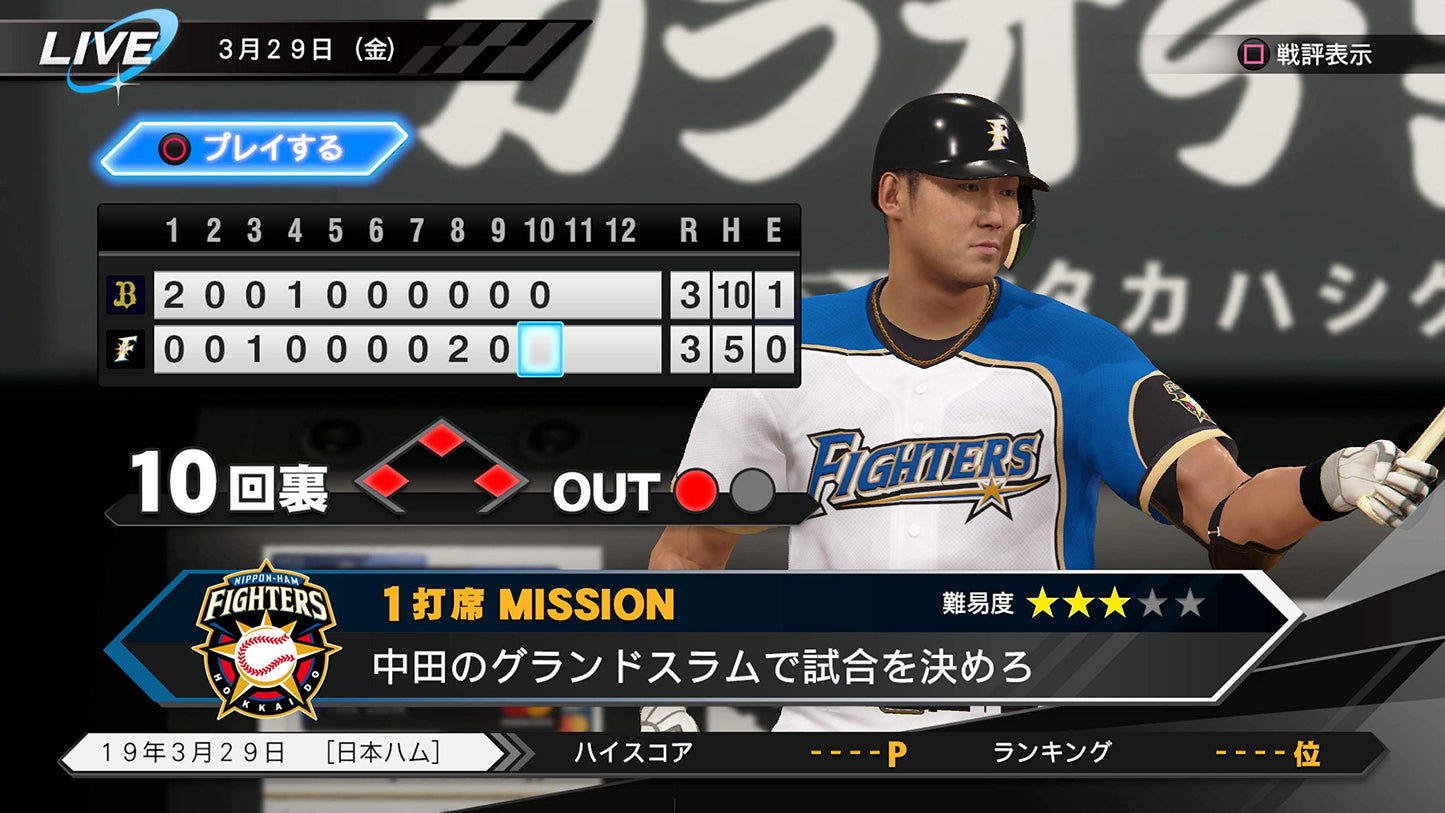Click the third difficulty star
The height and width of the screenshot is (813, 1445).
click(x=1114, y=602)
